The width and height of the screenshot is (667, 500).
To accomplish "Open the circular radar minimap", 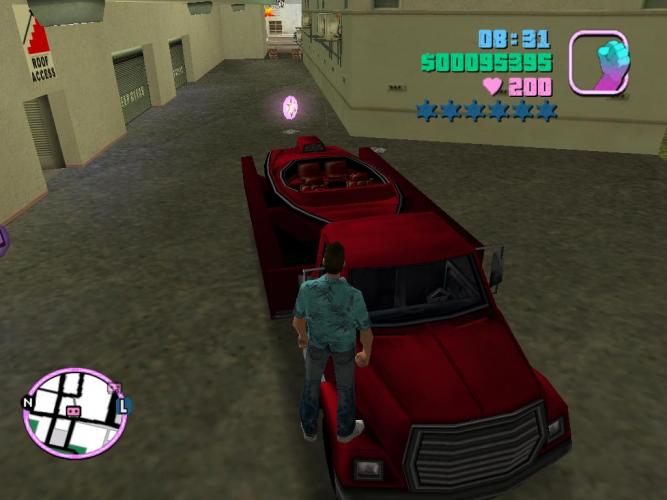I will pos(74,412).
